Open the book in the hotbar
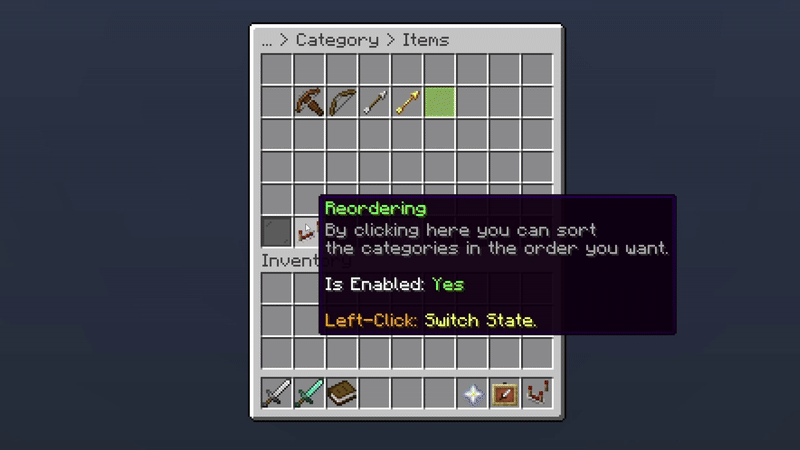The height and width of the screenshot is (450, 800). point(342,393)
